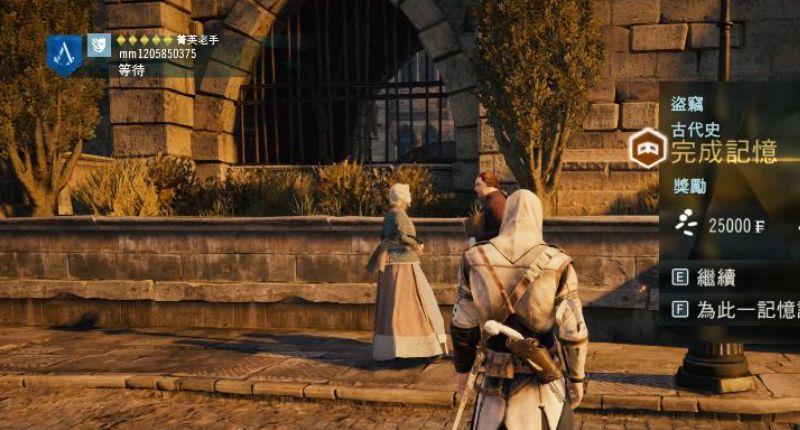Click the white mask icon beside the emblem
Viewport: 800px width, 430px height.
point(98,44)
